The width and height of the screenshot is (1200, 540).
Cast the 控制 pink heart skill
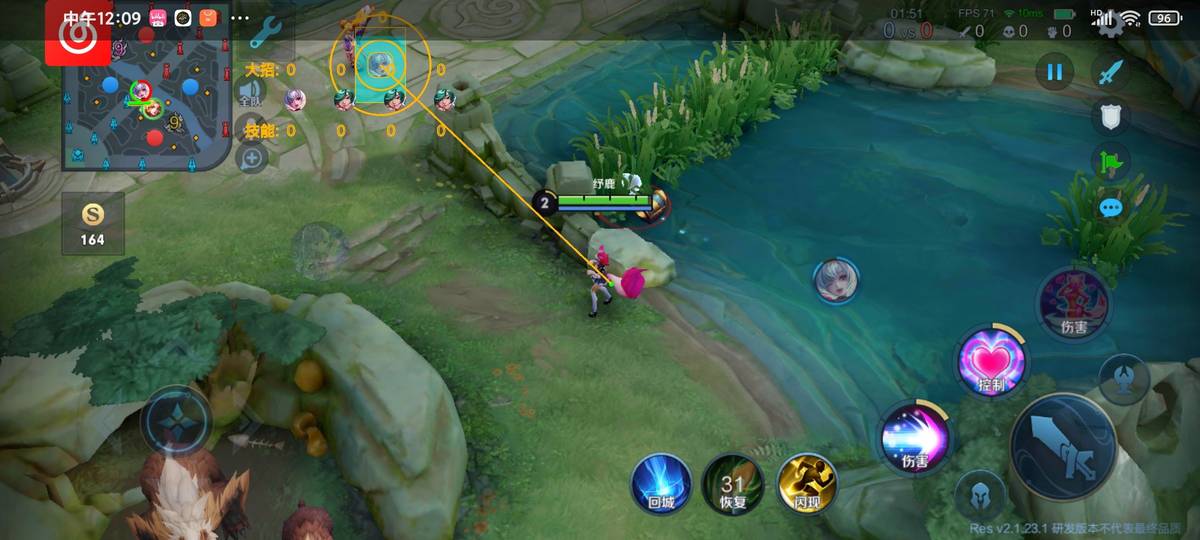tap(991, 362)
